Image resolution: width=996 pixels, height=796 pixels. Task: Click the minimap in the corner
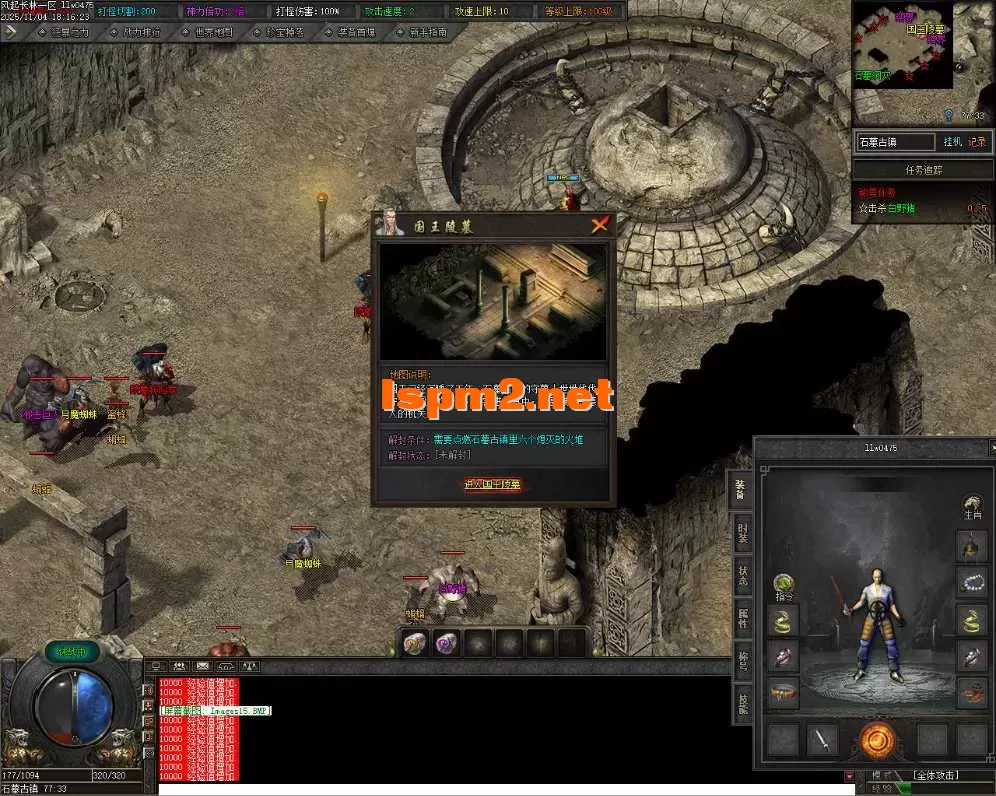[900, 48]
